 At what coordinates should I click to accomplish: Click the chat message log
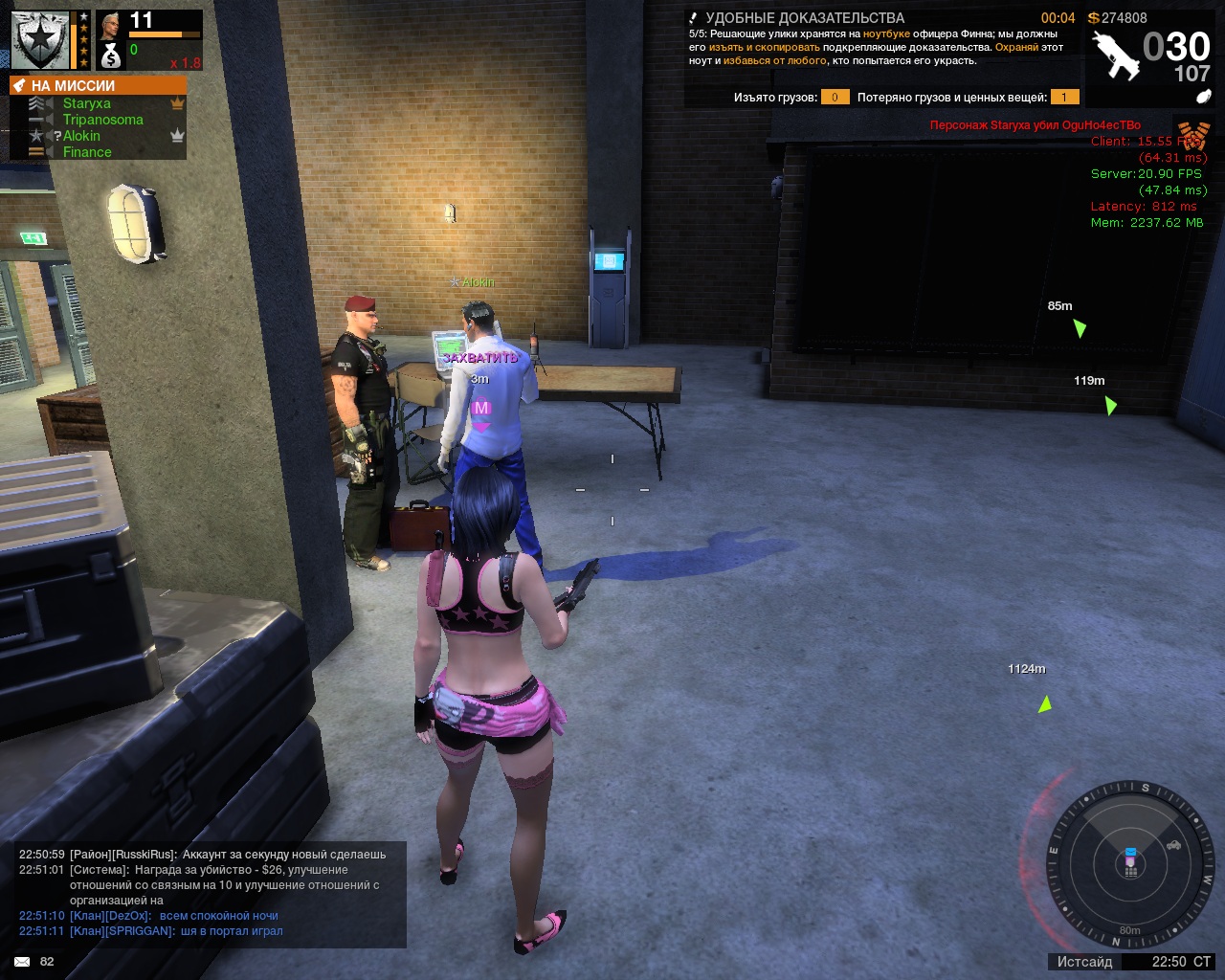pyautogui.click(x=211, y=892)
